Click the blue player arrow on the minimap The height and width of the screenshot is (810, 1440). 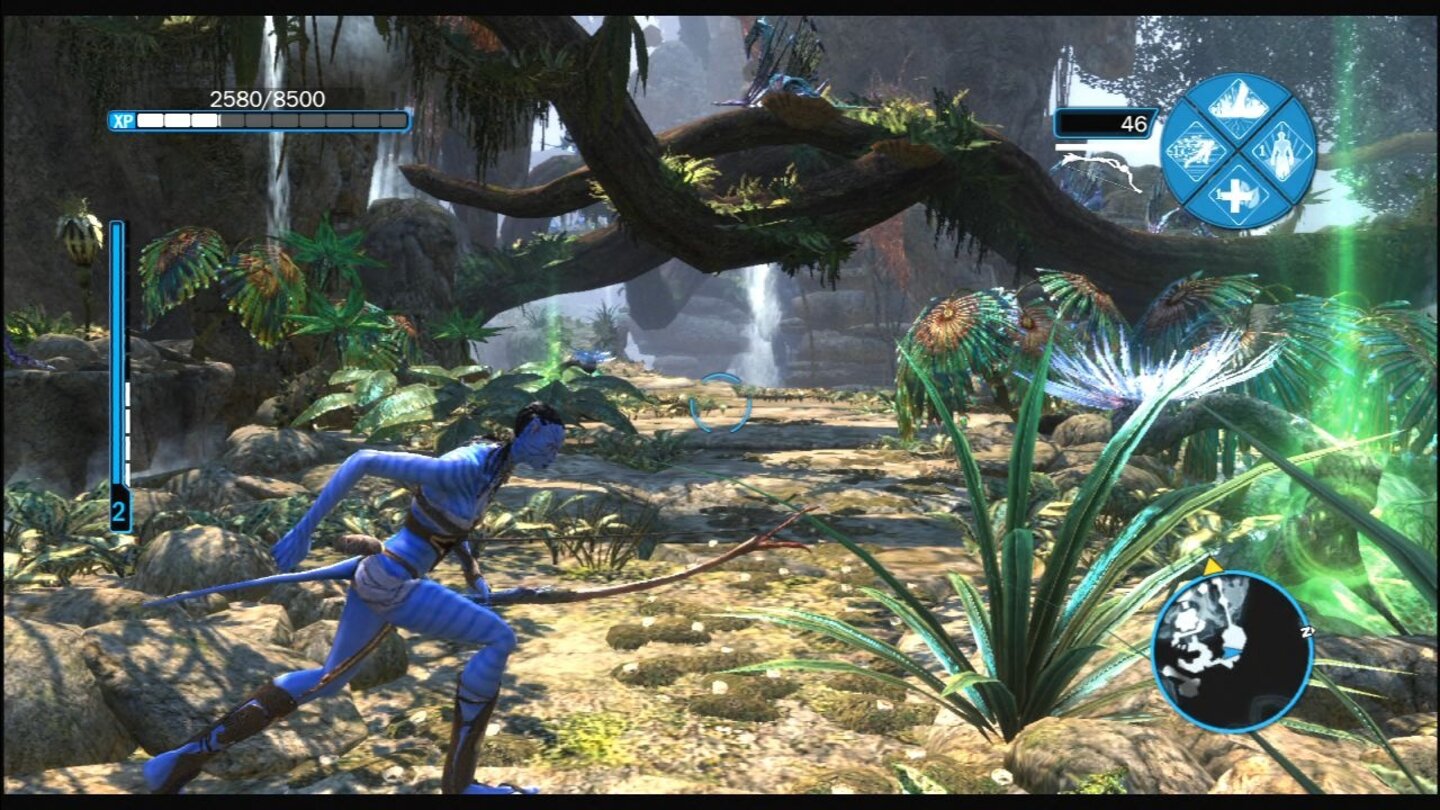click(x=1234, y=652)
